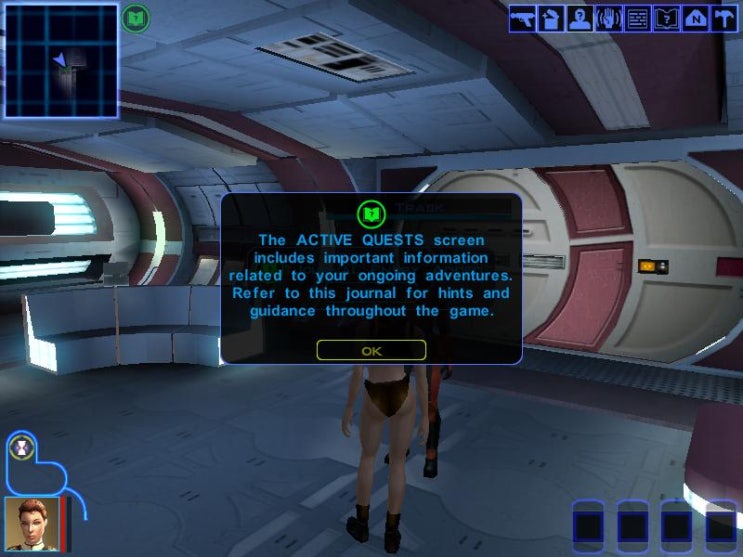Open the Equip screen via the blaster icon
This screenshot has width=743, height=557.
point(523,18)
